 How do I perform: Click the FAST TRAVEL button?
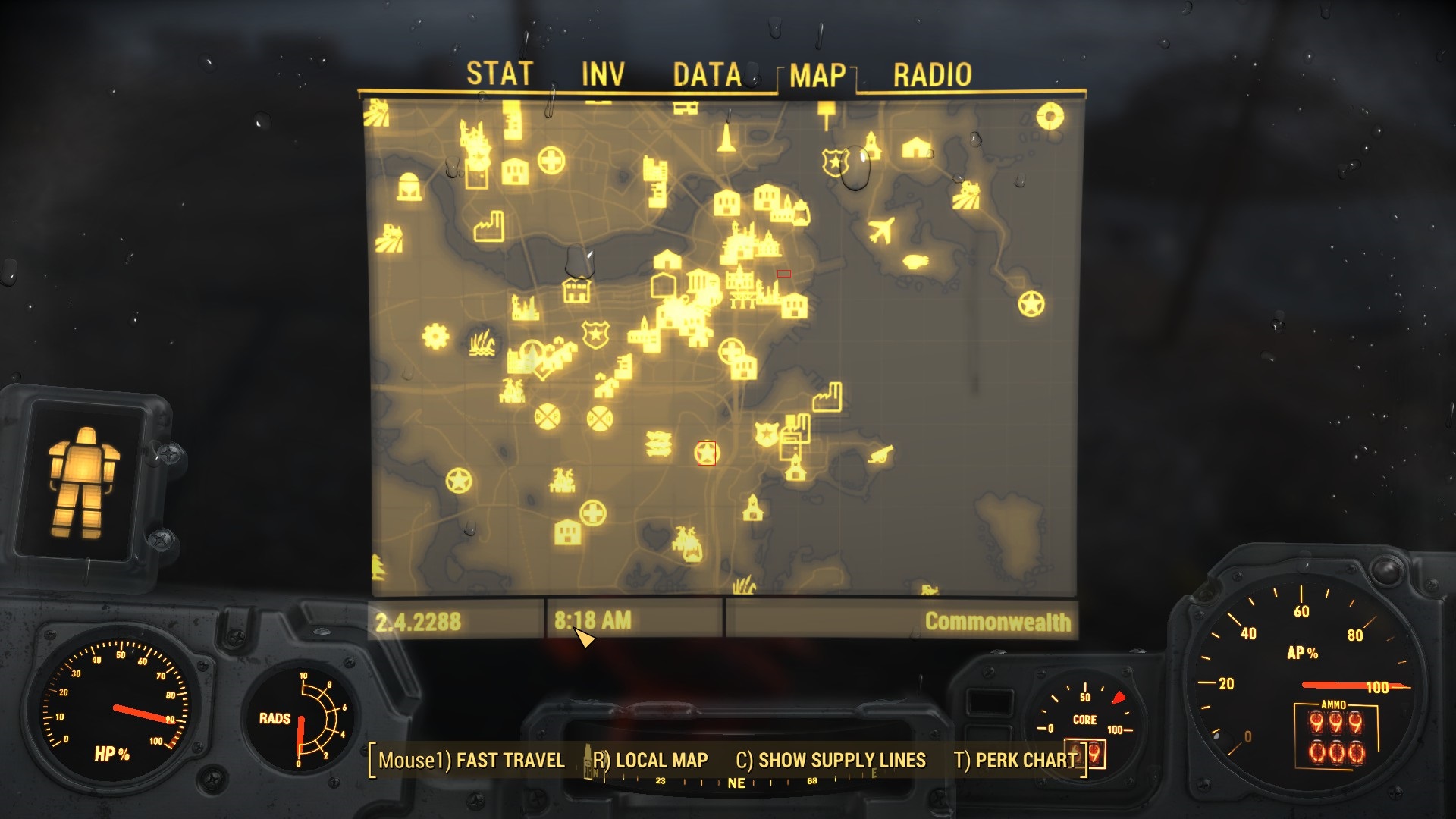click(472, 760)
